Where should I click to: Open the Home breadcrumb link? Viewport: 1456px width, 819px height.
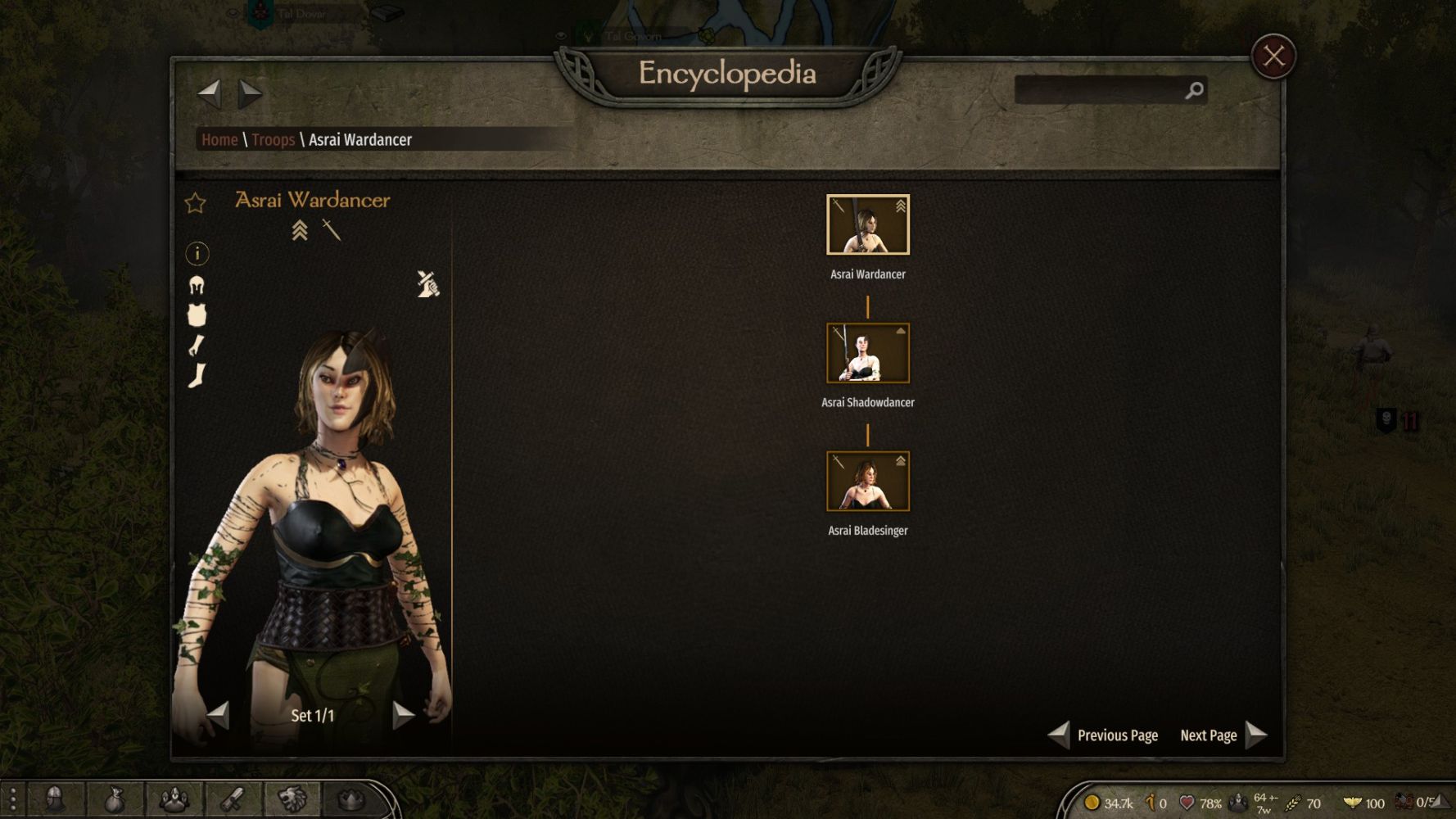(219, 140)
